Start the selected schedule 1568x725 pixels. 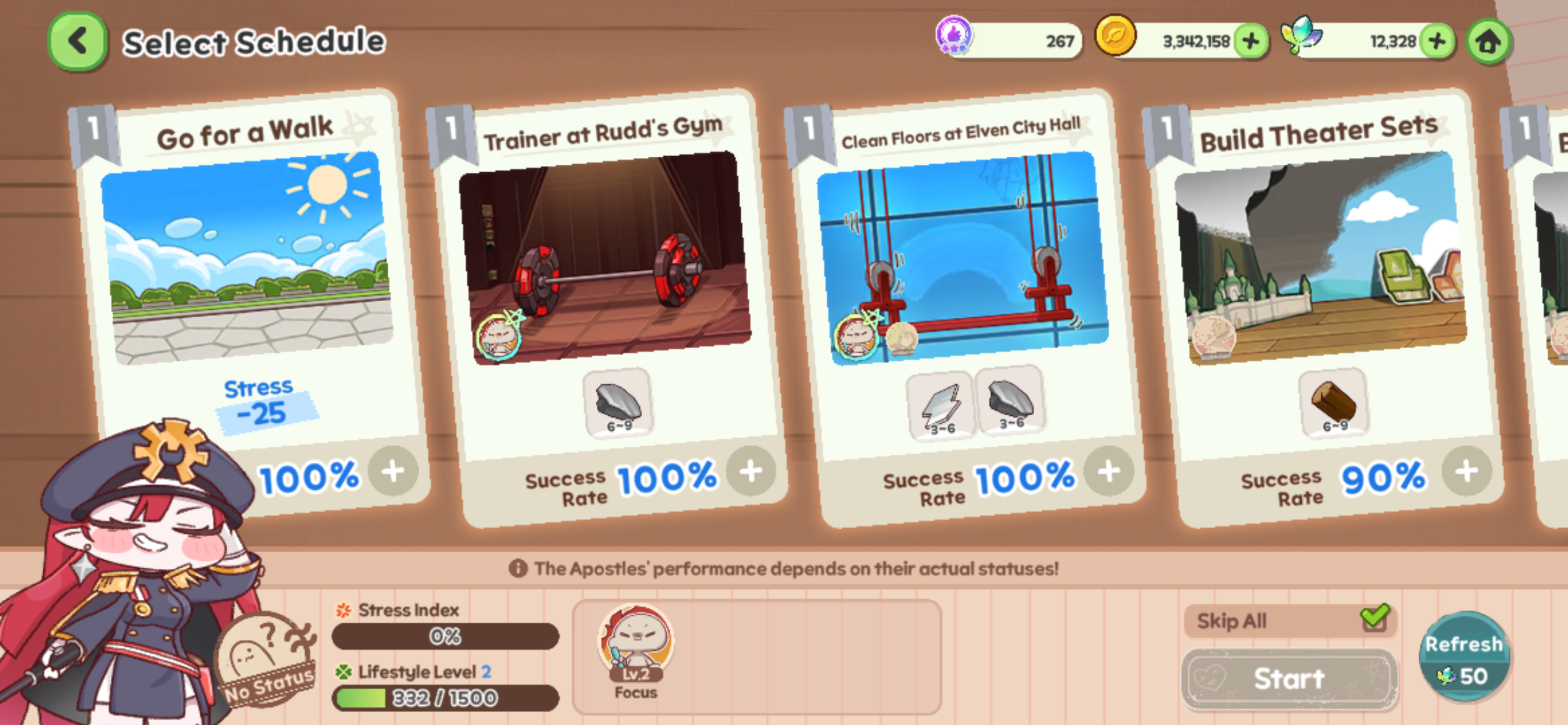(x=1289, y=679)
